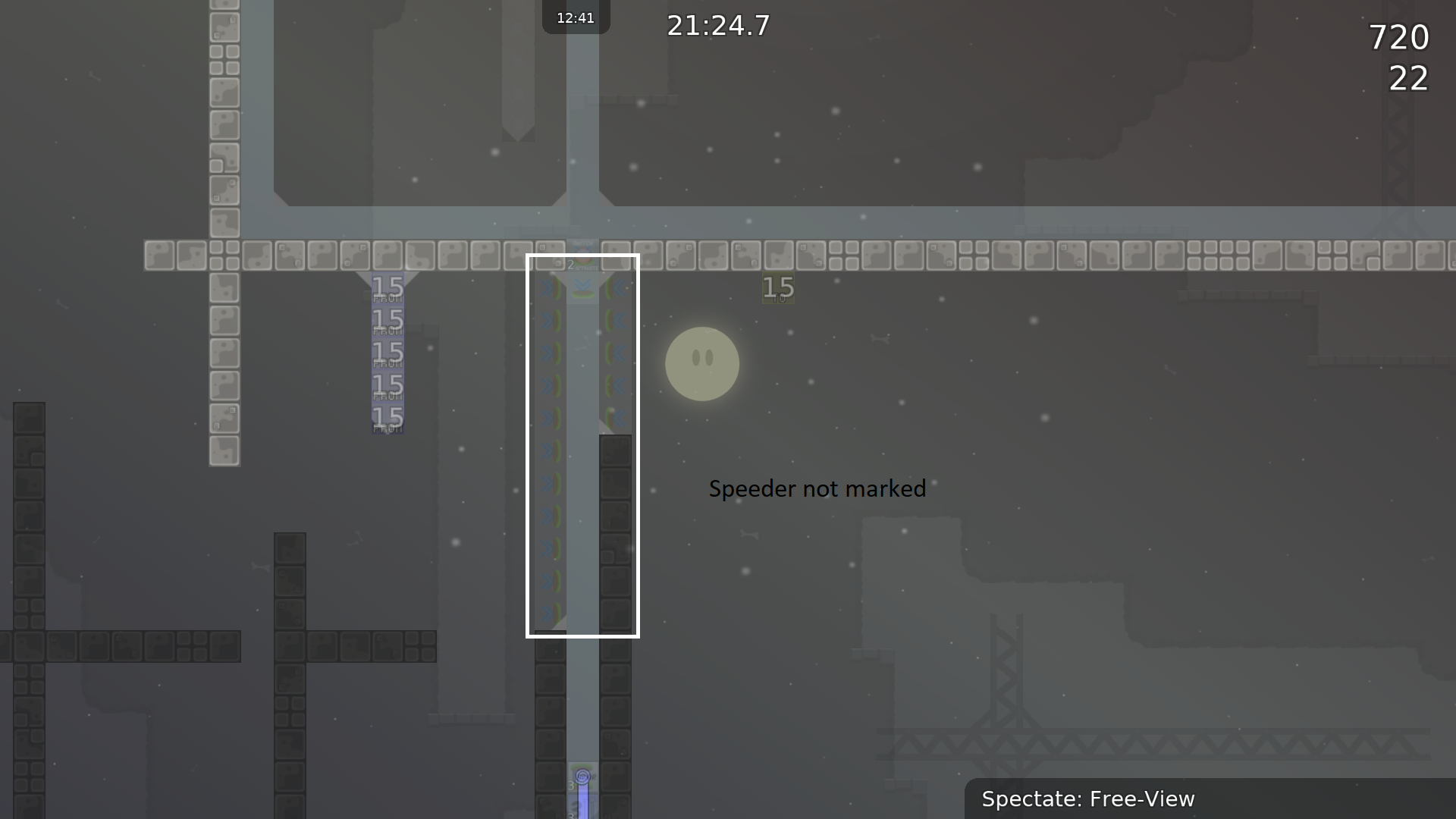Click the bottommost '15 FROM' tele tile
Image resolution: width=1456 pixels, height=819 pixels.
click(388, 419)
